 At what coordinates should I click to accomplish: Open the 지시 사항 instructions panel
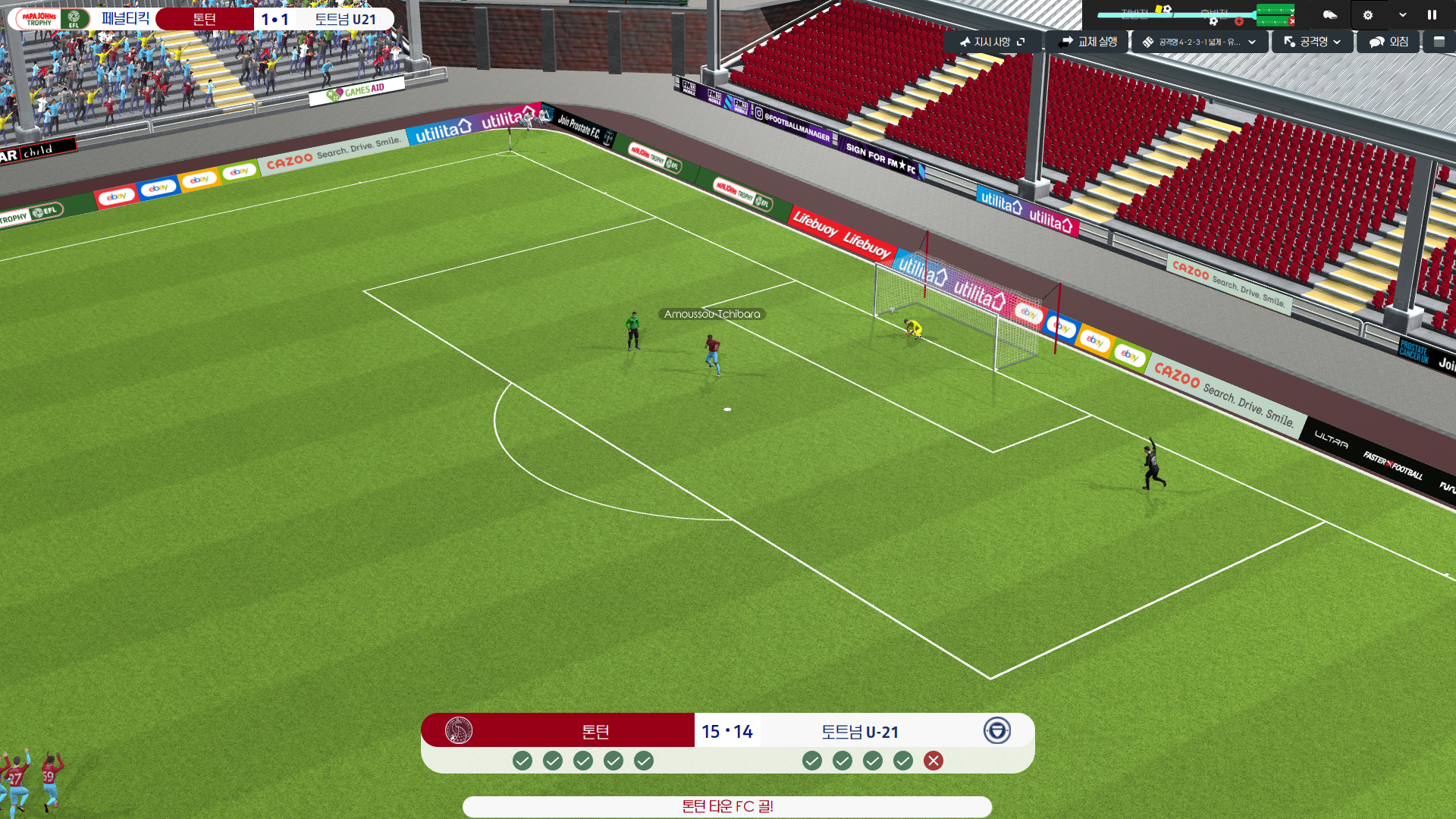(x=992, y=42)
